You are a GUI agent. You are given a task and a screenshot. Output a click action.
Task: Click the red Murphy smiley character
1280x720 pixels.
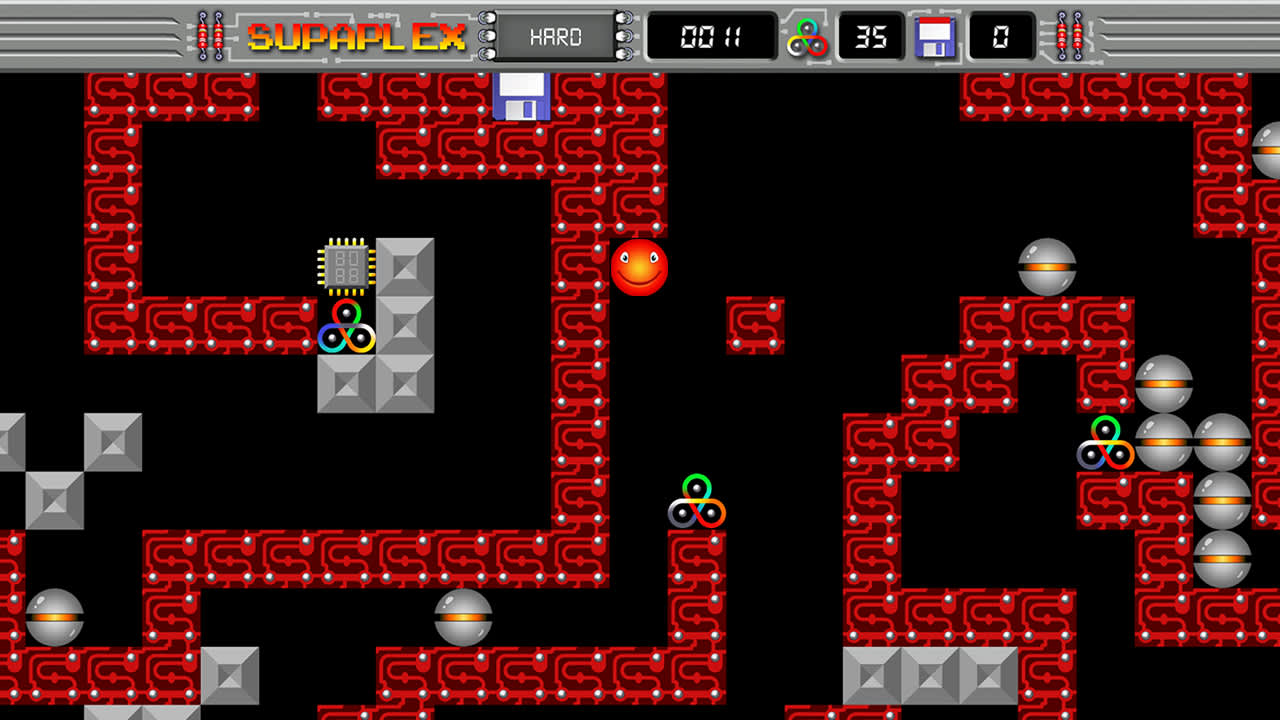click(x=640, y=266)
